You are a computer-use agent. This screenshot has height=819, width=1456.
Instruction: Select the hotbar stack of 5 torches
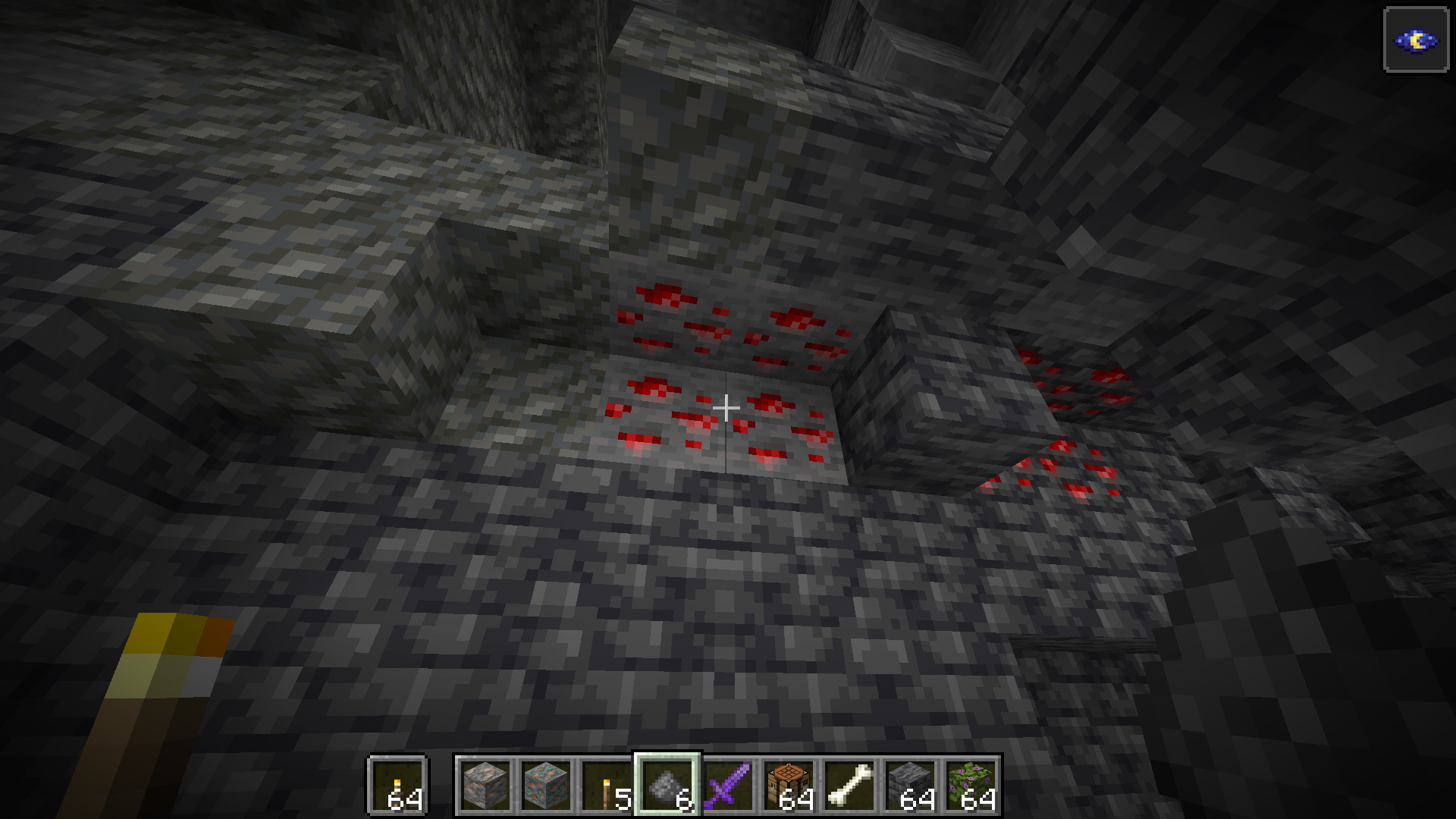pos(607,785)
